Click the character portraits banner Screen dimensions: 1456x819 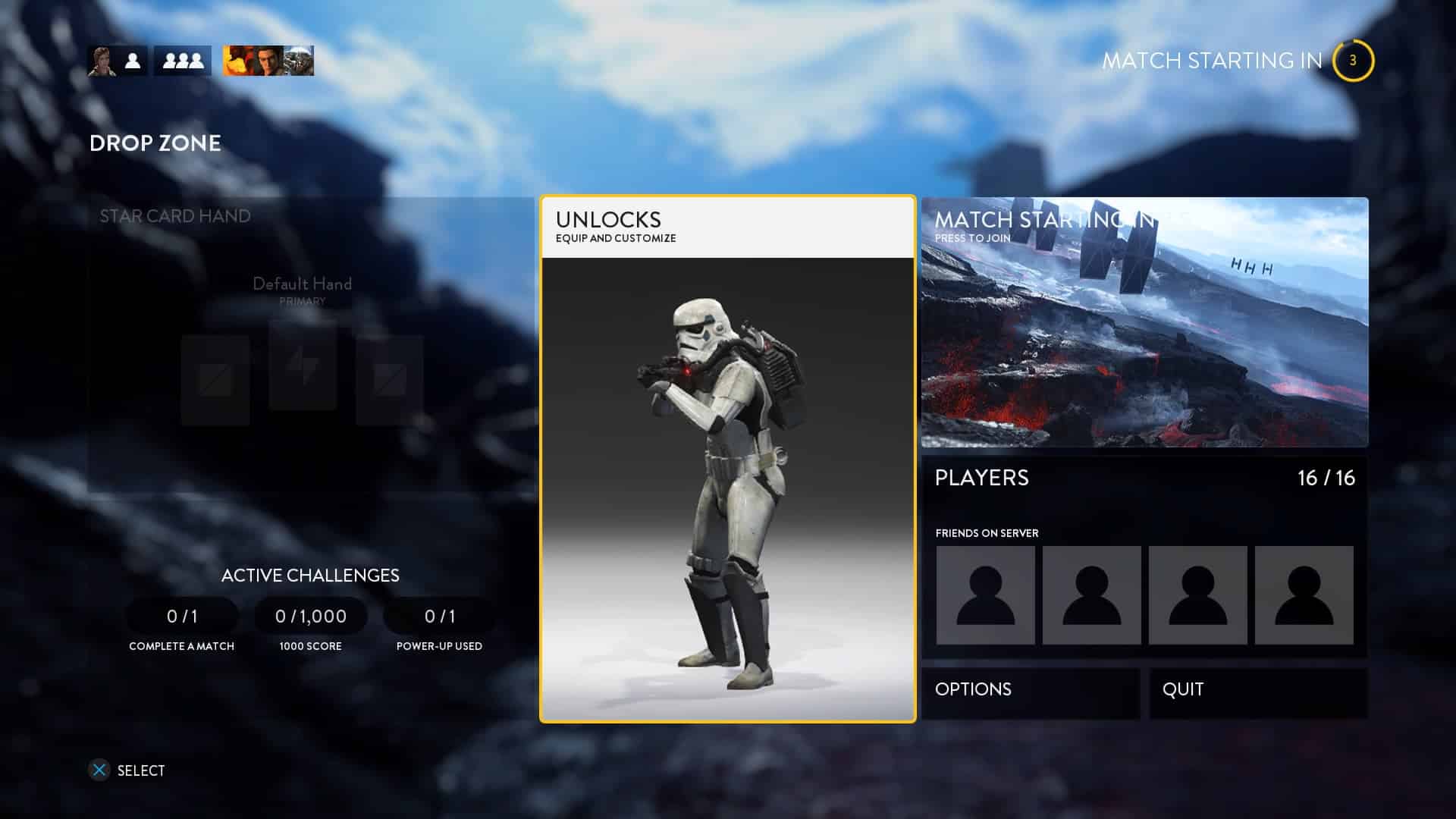coord(268,61)
